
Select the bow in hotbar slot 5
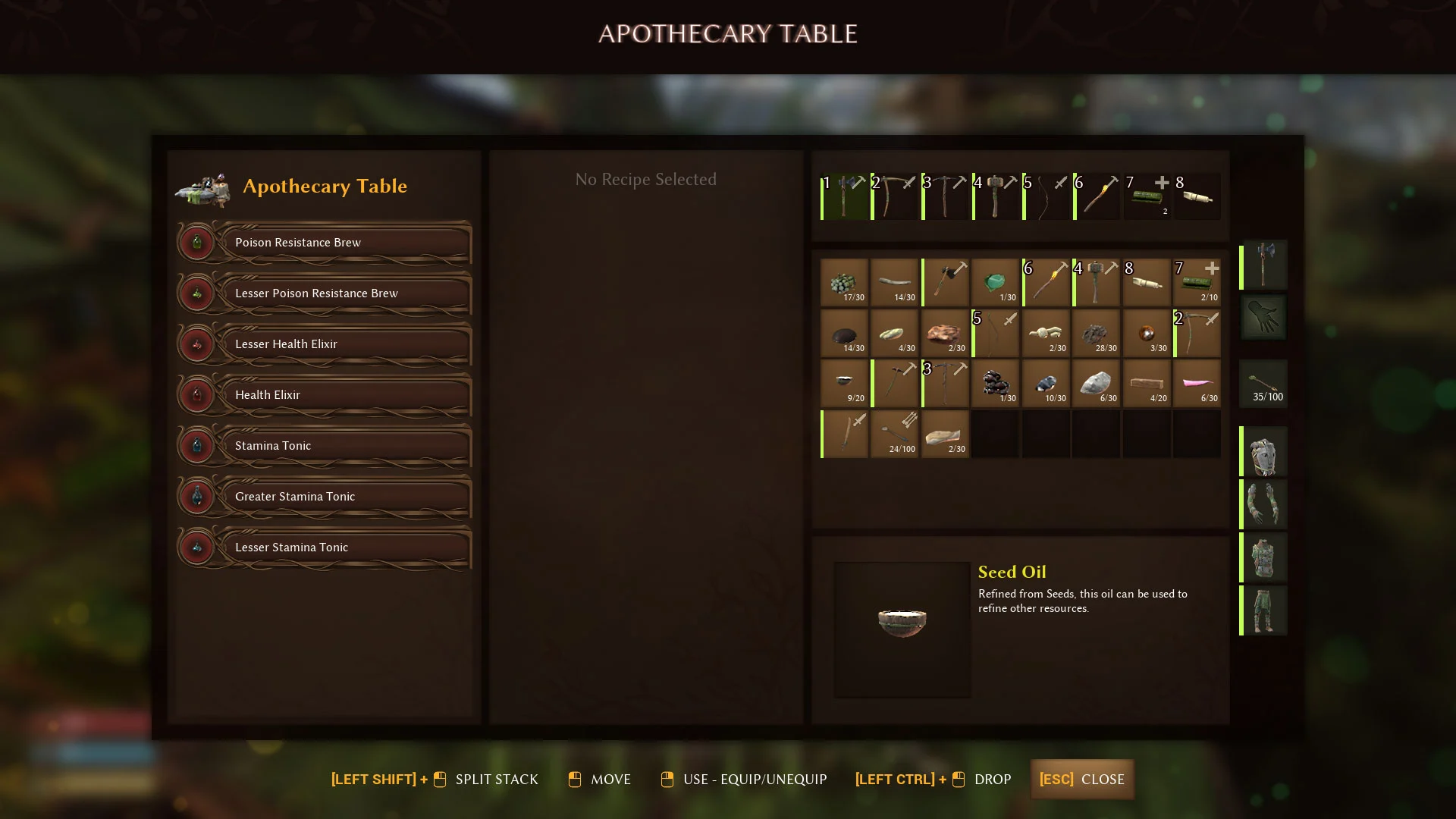pyautogui.click(x=1046, y=196)
